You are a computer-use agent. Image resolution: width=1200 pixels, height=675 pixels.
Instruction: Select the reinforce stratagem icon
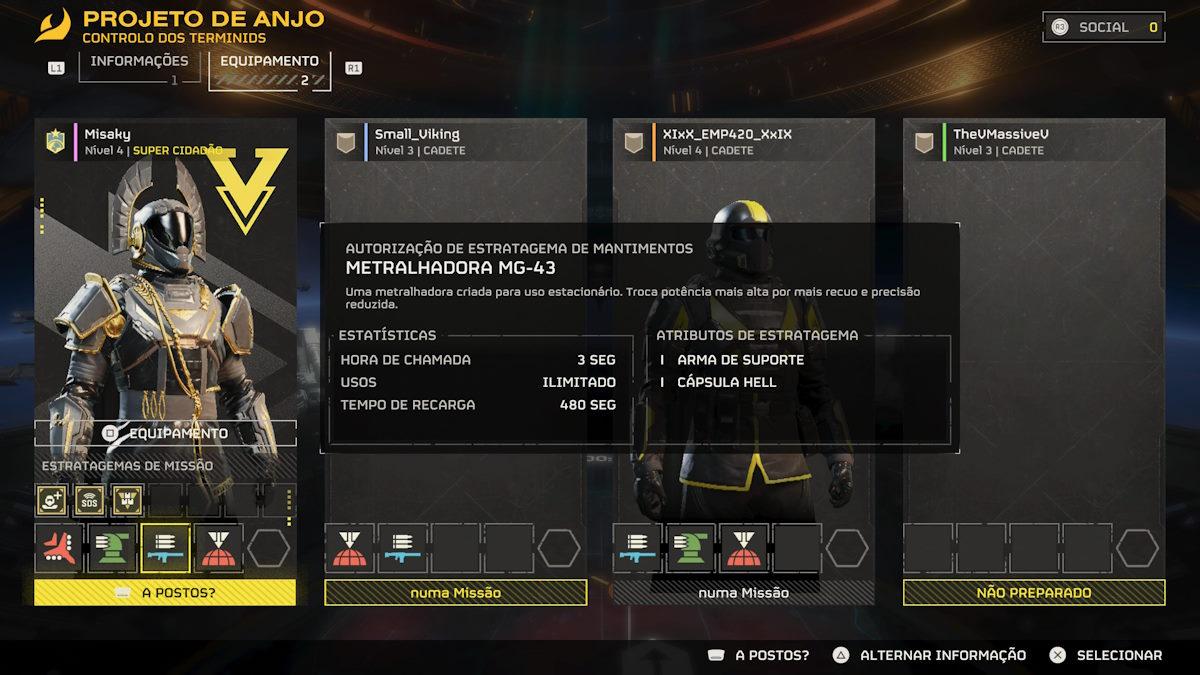[x=52, y=499]
